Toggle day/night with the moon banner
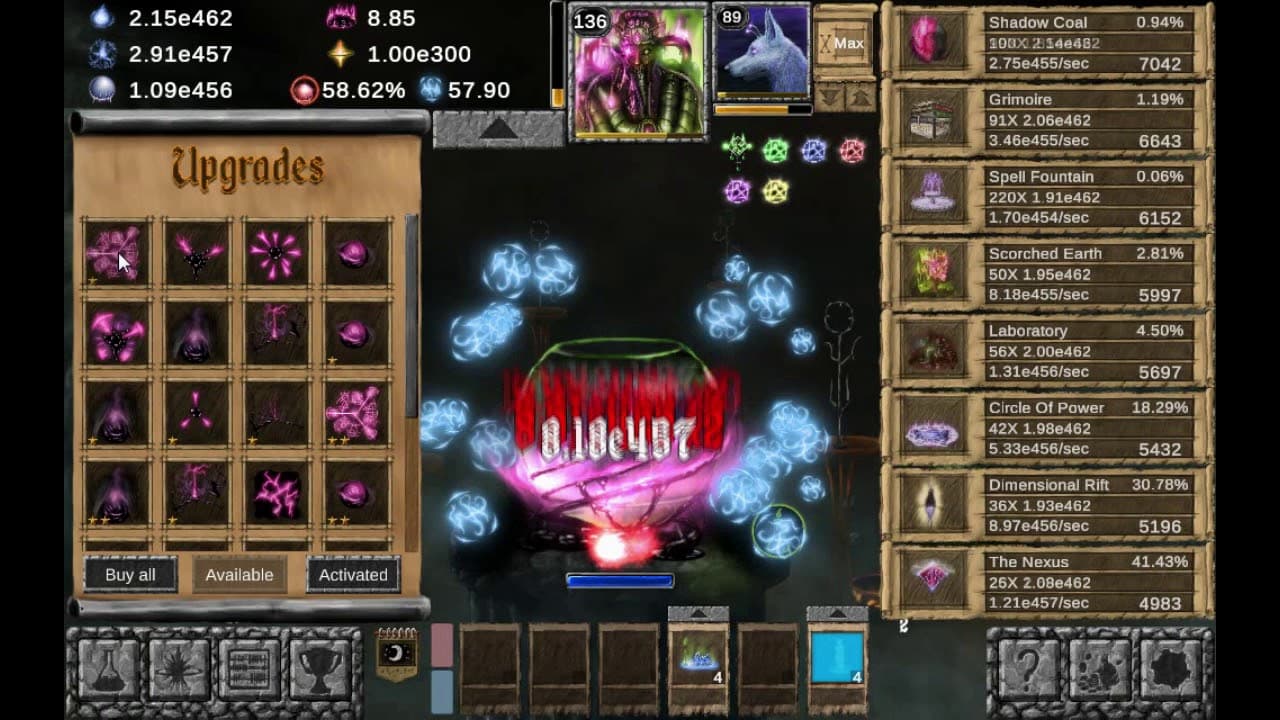The height and width of the screenshot is (720, 1280). point(396,652)
